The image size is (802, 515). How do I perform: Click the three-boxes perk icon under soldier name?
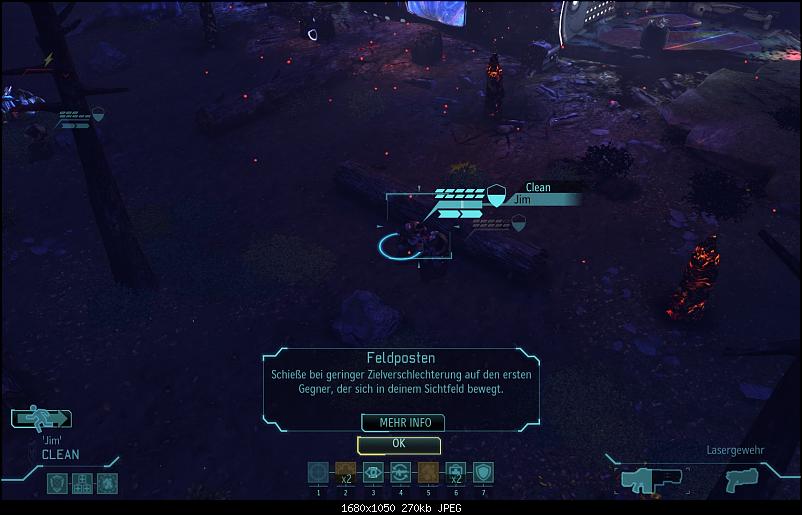point(82,483)
